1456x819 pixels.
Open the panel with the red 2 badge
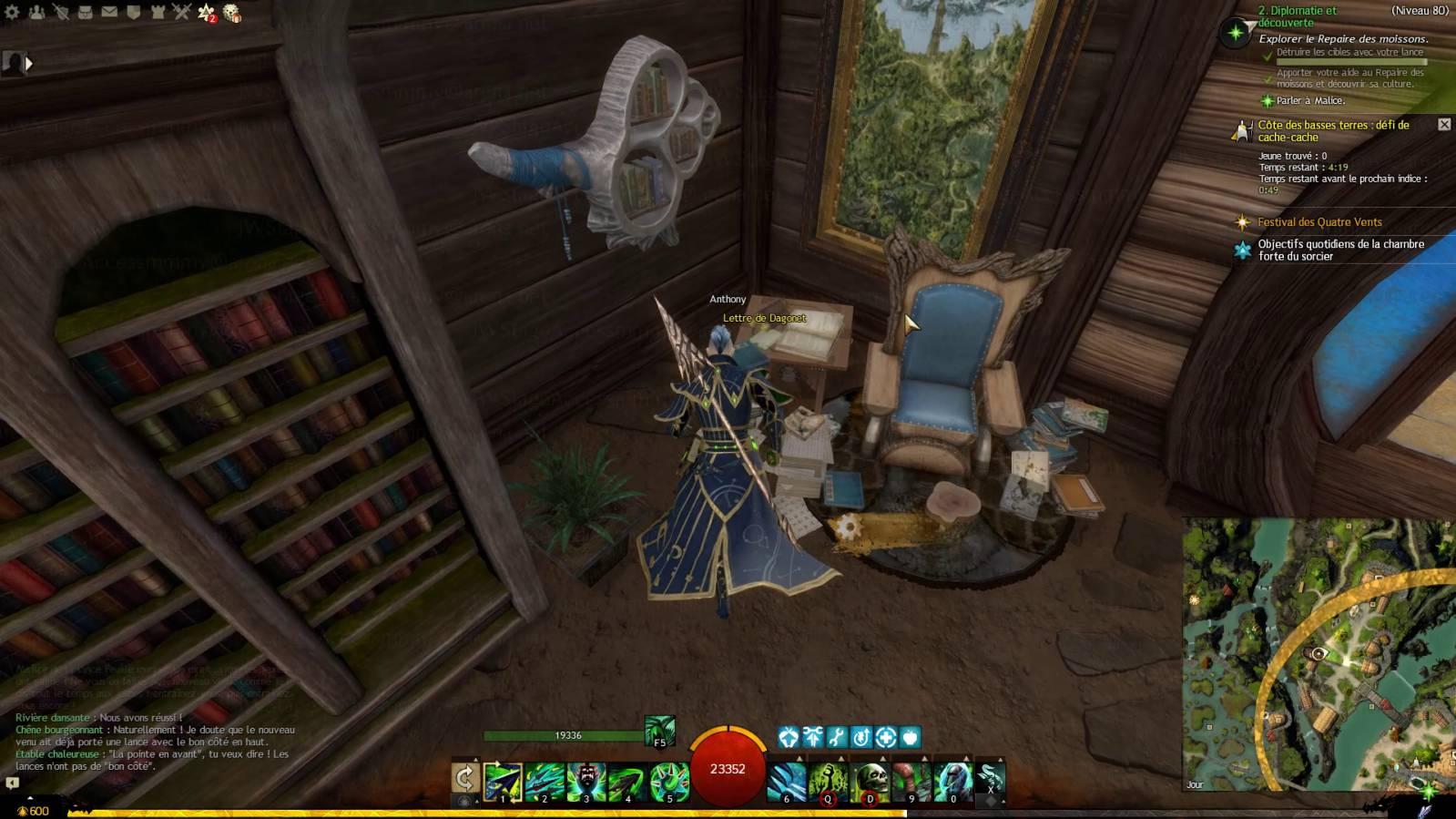pyautogui.click(x=207, y=13)
